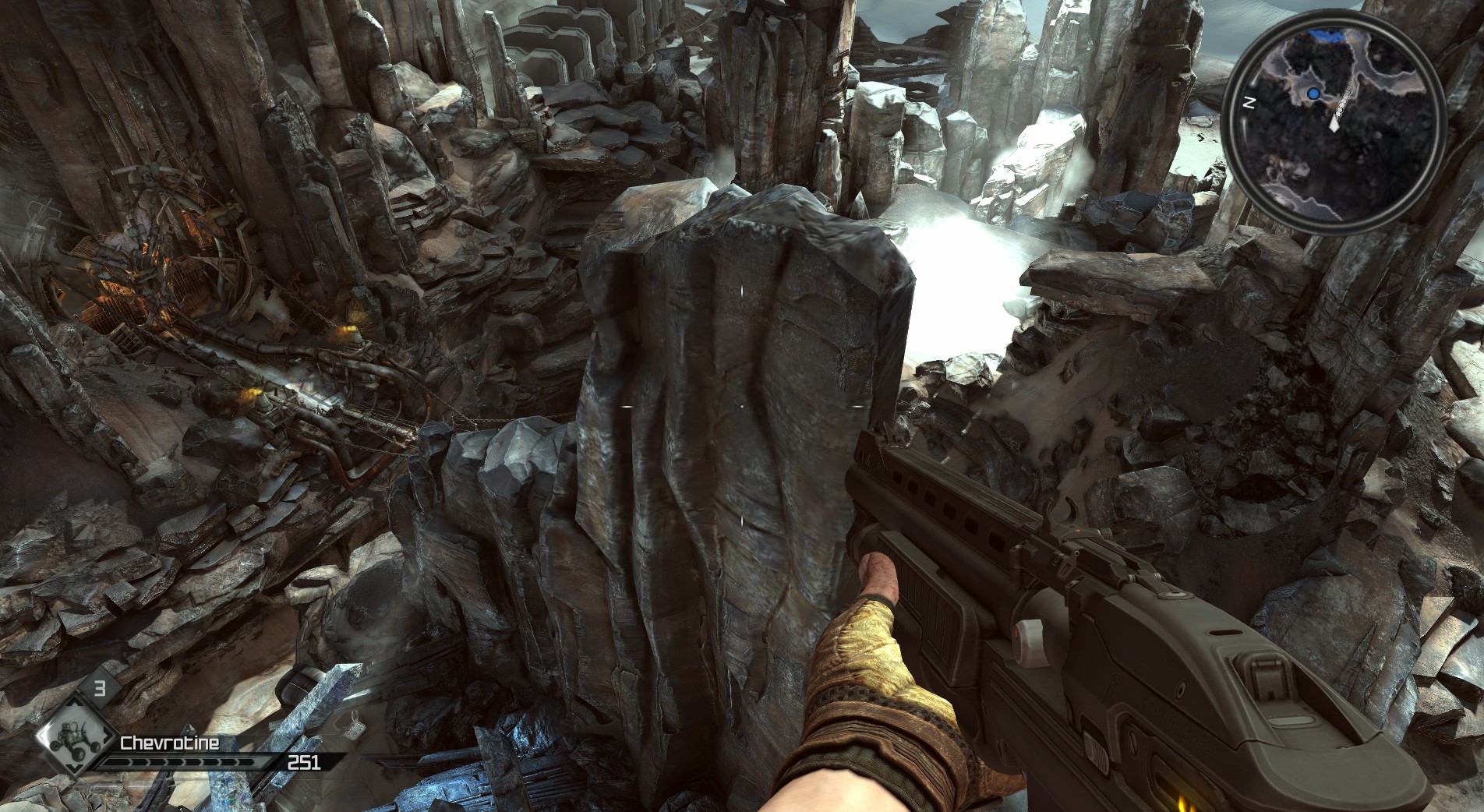Image resolution: width=1484 pixels, height=812 pixels.
Task: Click the vehicle icon in the diamond selector
Action: pyautogui.click(x=74, y=740)
